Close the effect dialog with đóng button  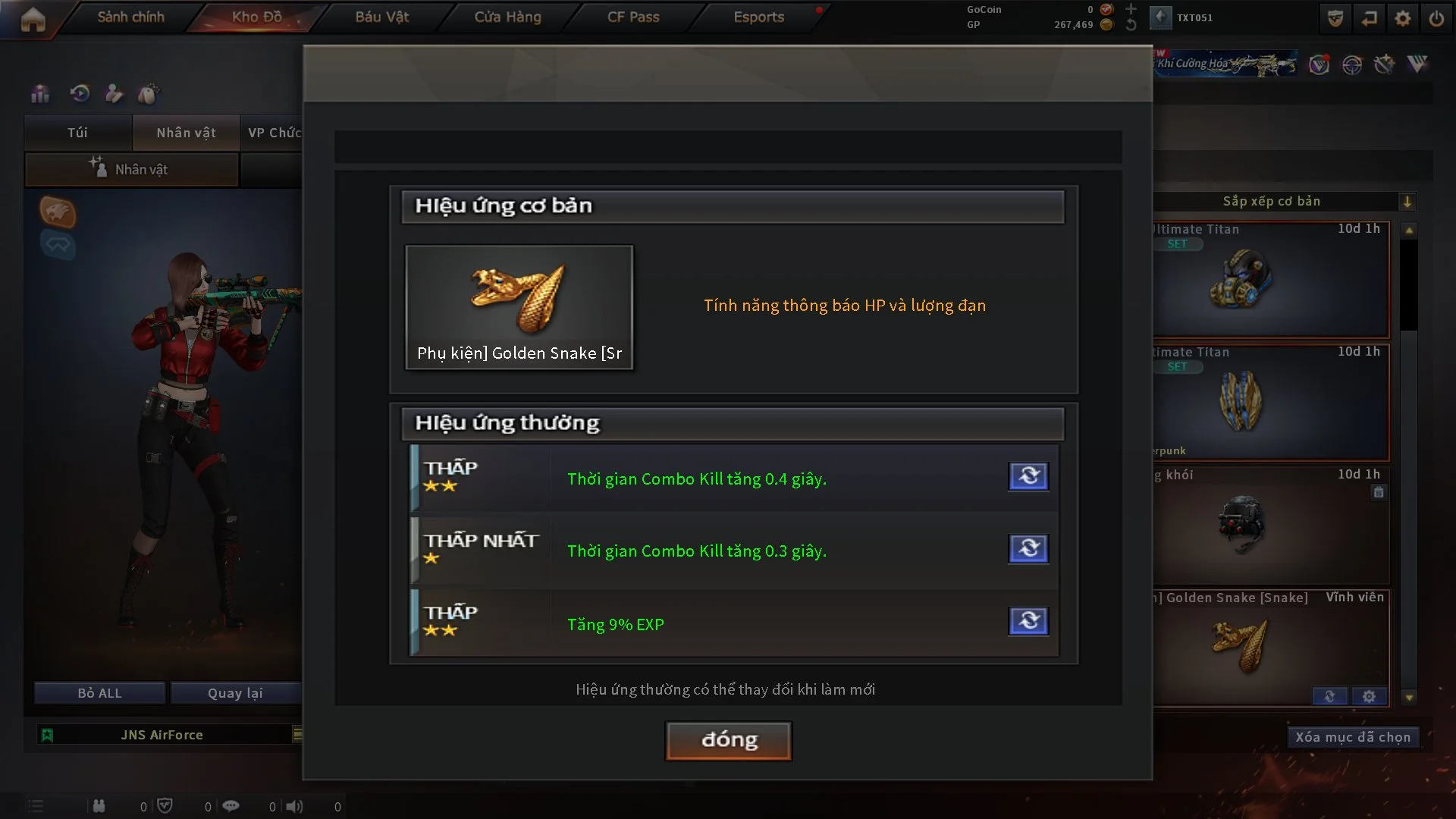pyautogui.click(x=728, y=740)
